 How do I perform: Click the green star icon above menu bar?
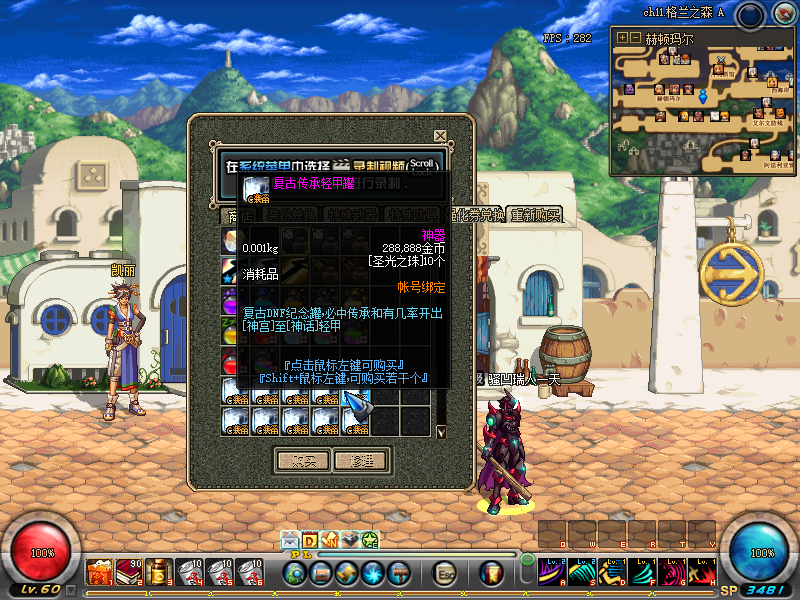pos(369,540)
